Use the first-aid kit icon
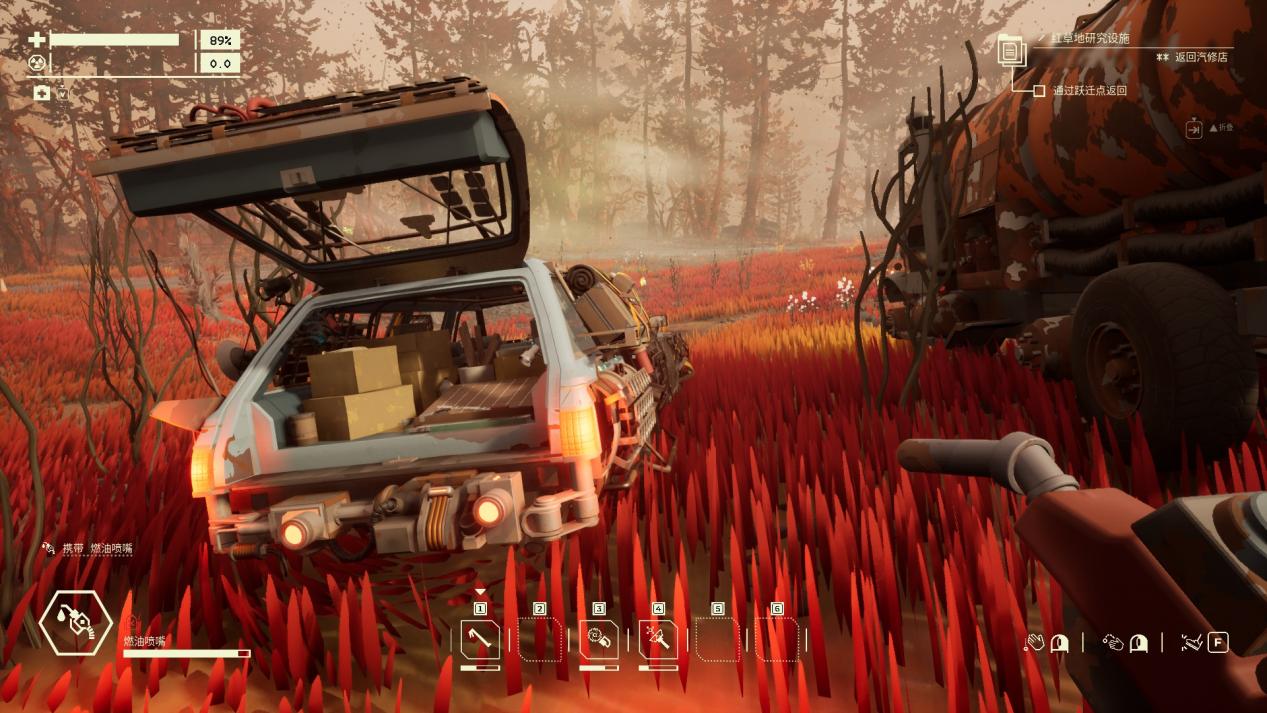1267x713 pixels. coord(42,92)
